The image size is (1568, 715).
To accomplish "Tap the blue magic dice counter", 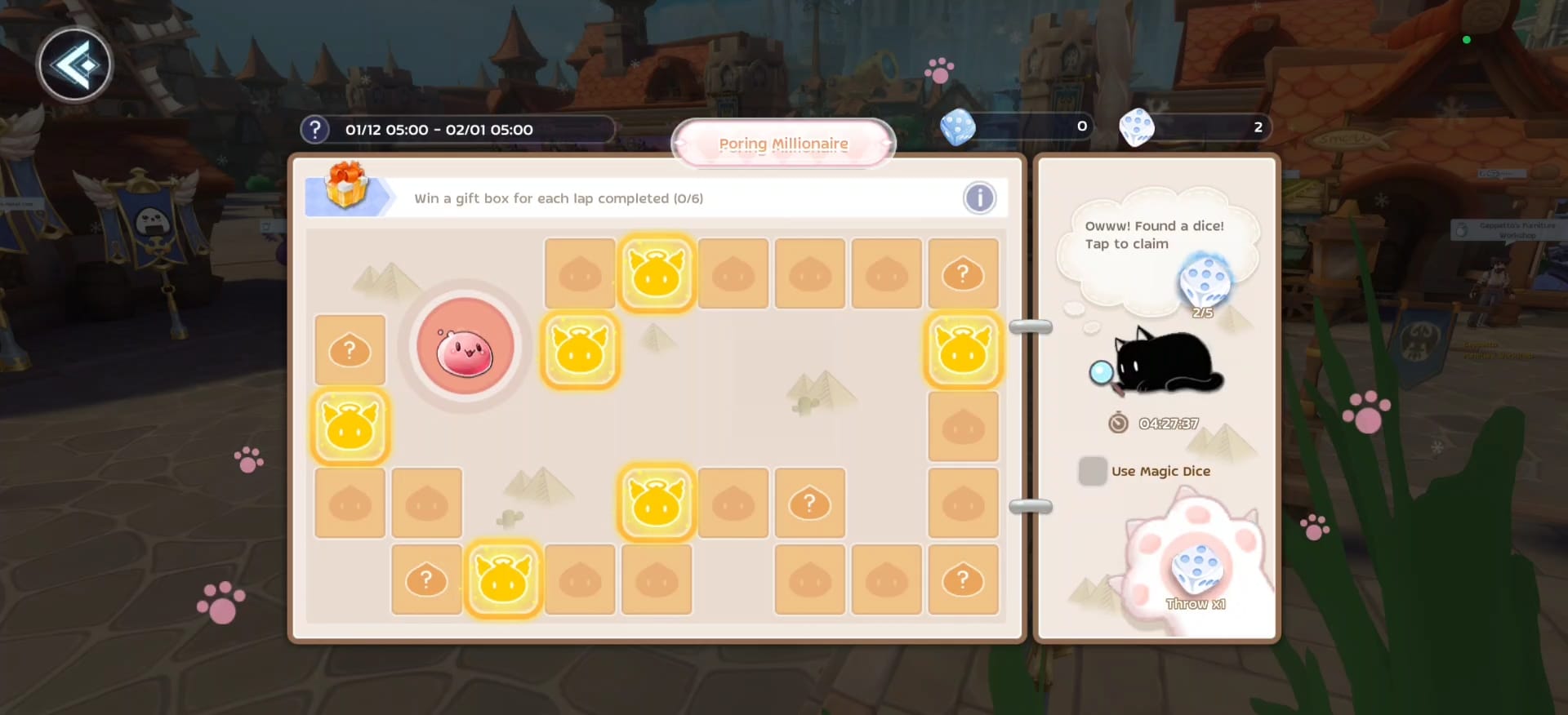I will point(1017,127).
